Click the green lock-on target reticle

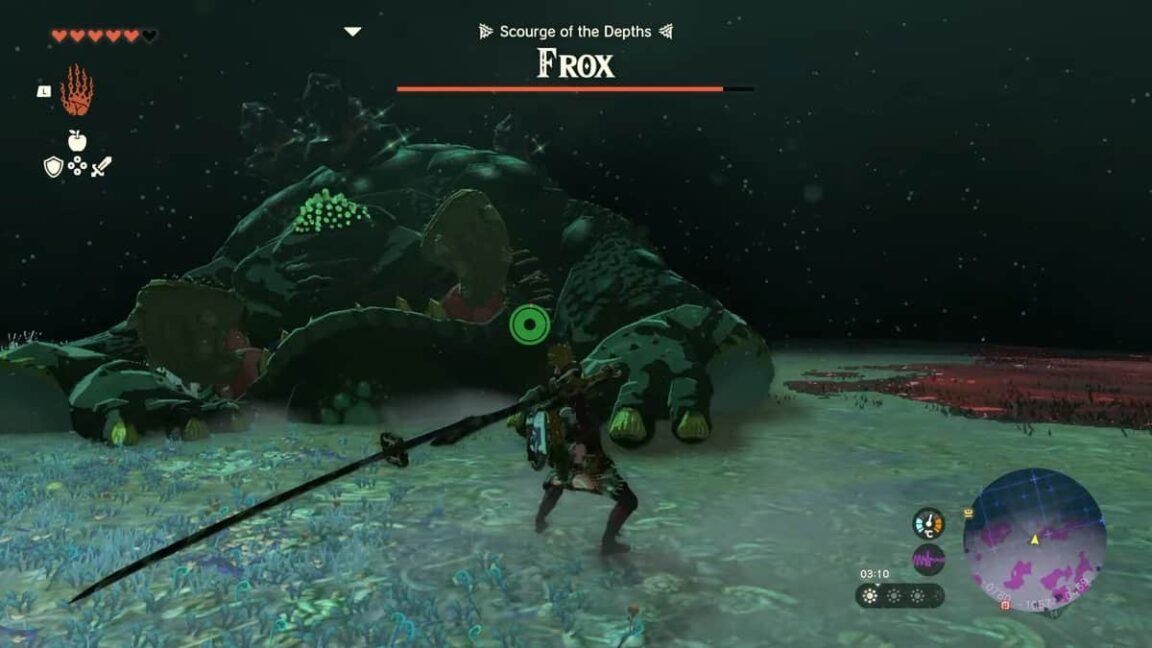pyautogui.click(x=529, y=325)
